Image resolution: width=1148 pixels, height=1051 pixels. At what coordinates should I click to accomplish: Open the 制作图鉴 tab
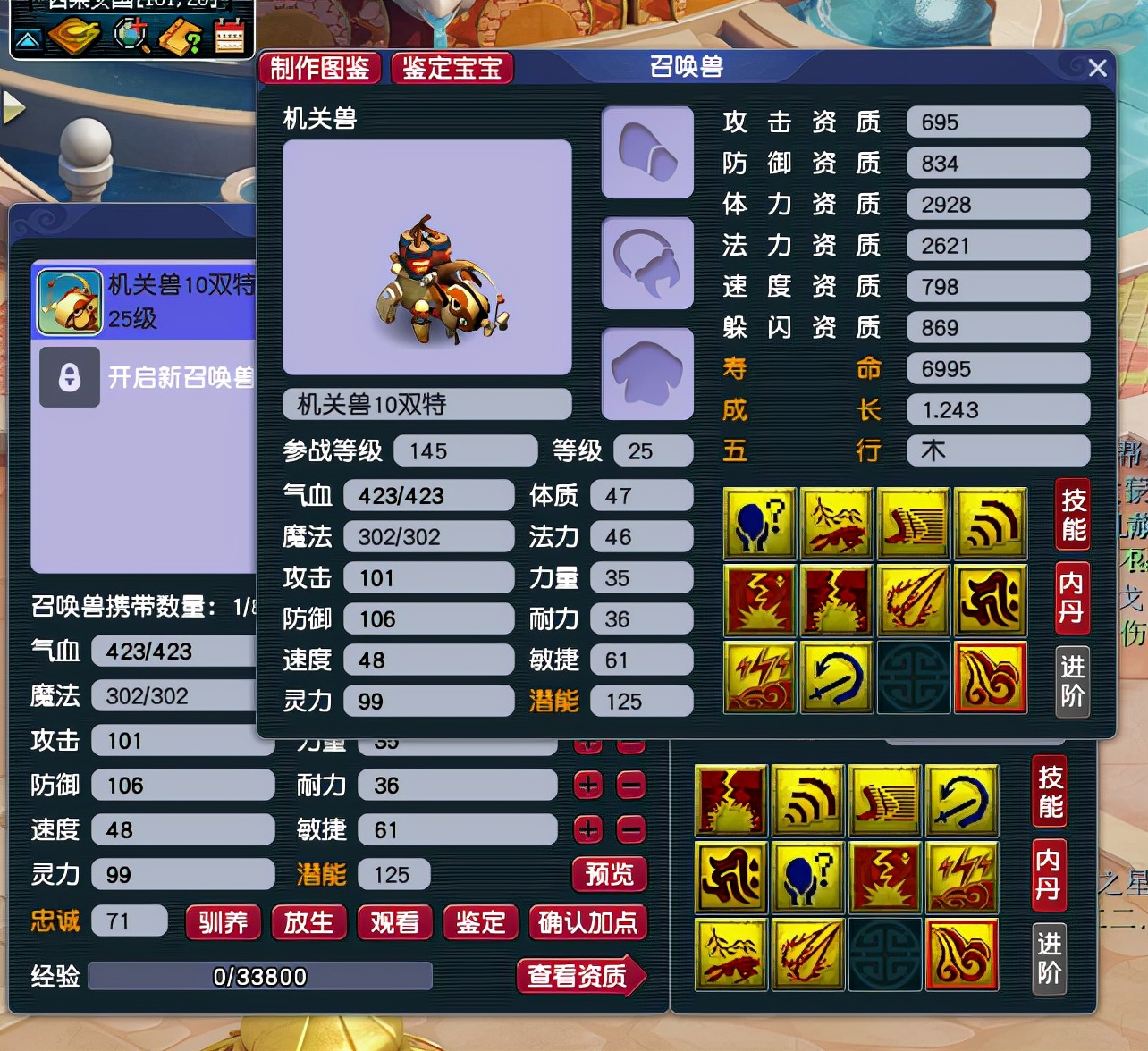(x=322, y=68)
